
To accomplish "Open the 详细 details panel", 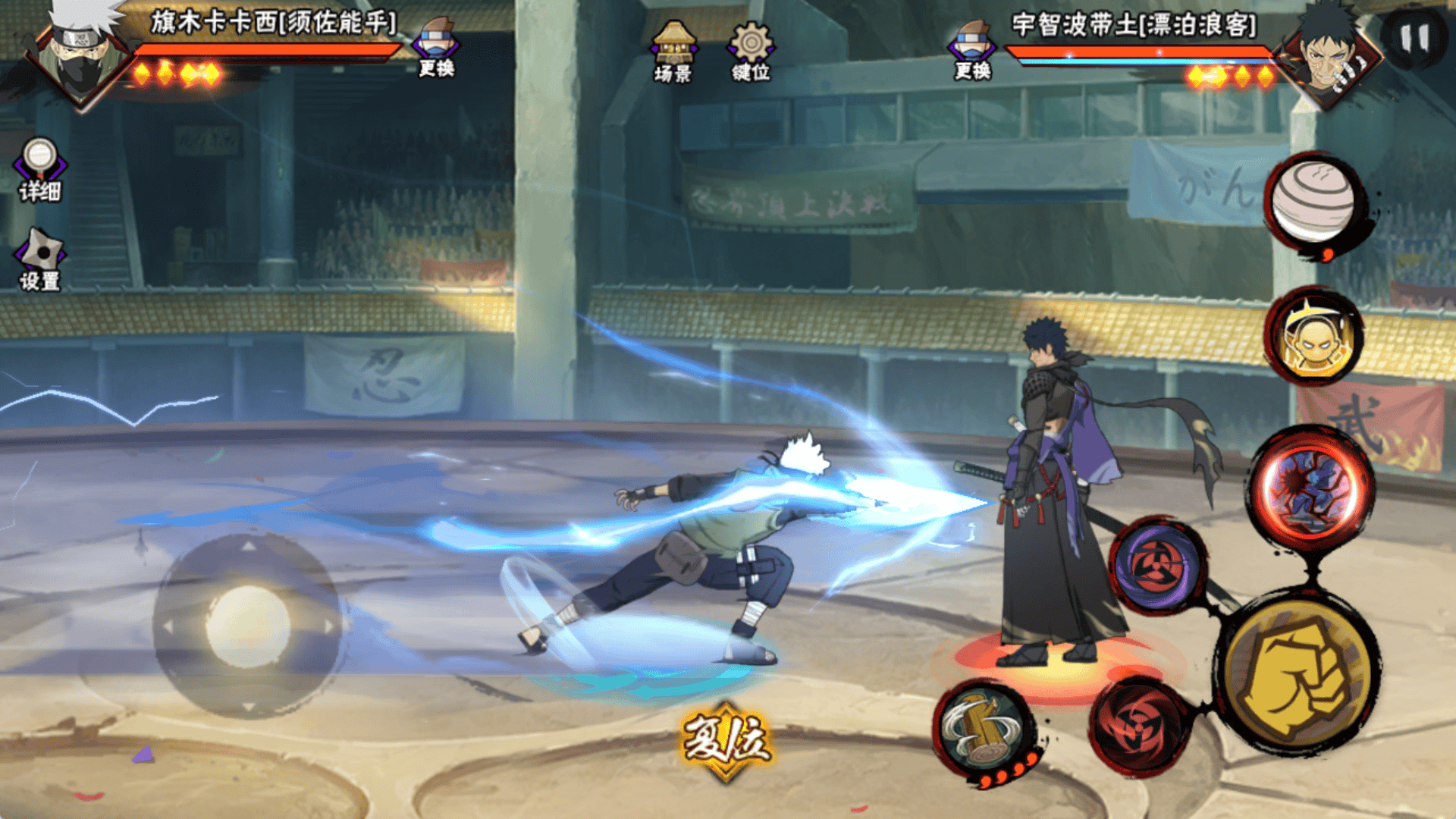I will pos(39,170).
